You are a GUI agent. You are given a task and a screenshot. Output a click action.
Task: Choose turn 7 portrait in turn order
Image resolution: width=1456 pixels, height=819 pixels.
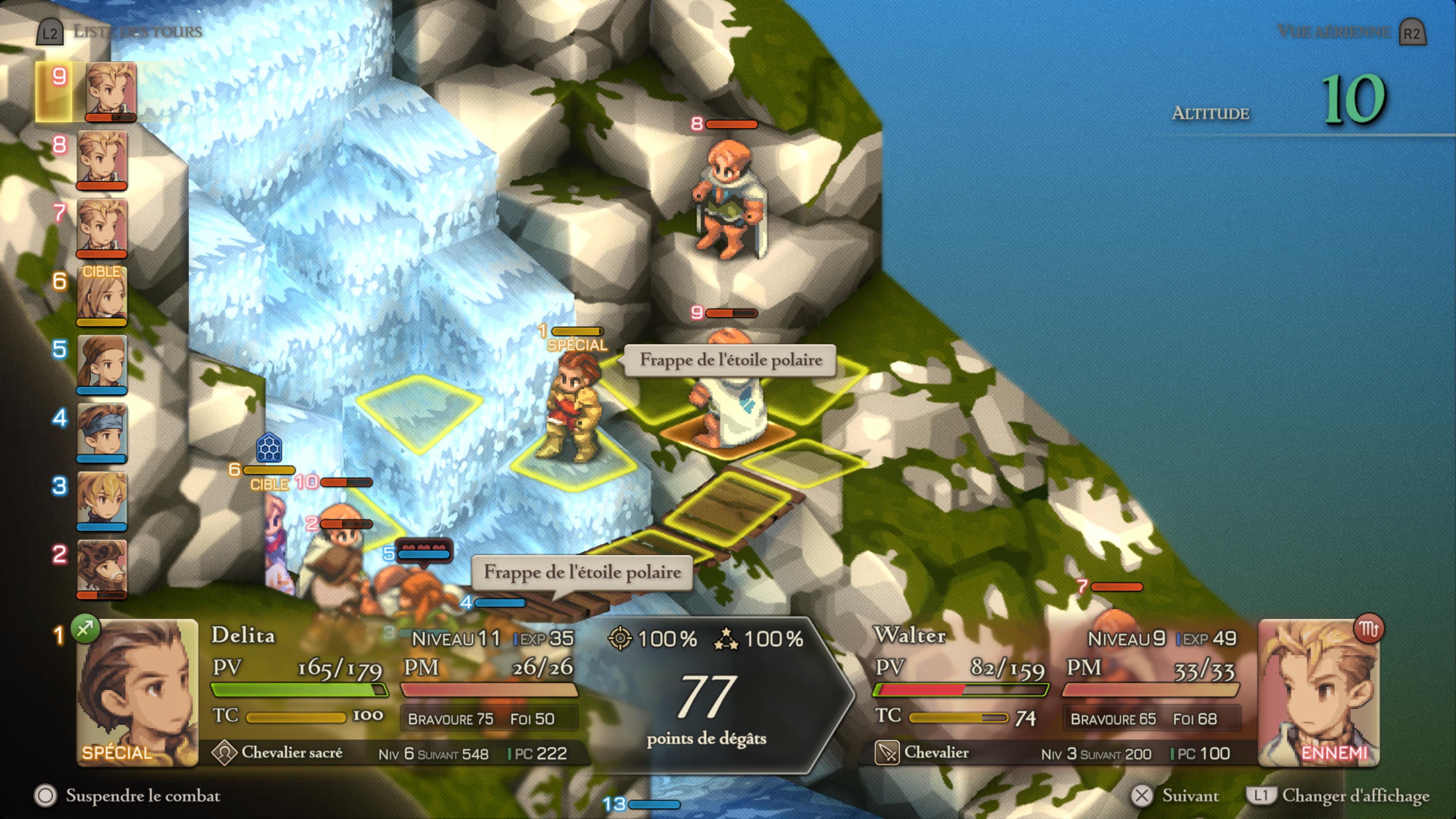click(102, 228)
